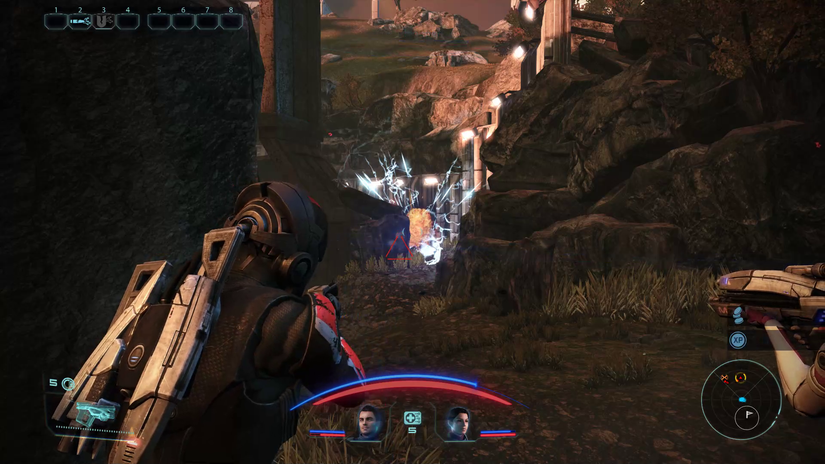
Task: Click the grenade count icon
Action: coord(67,383)
